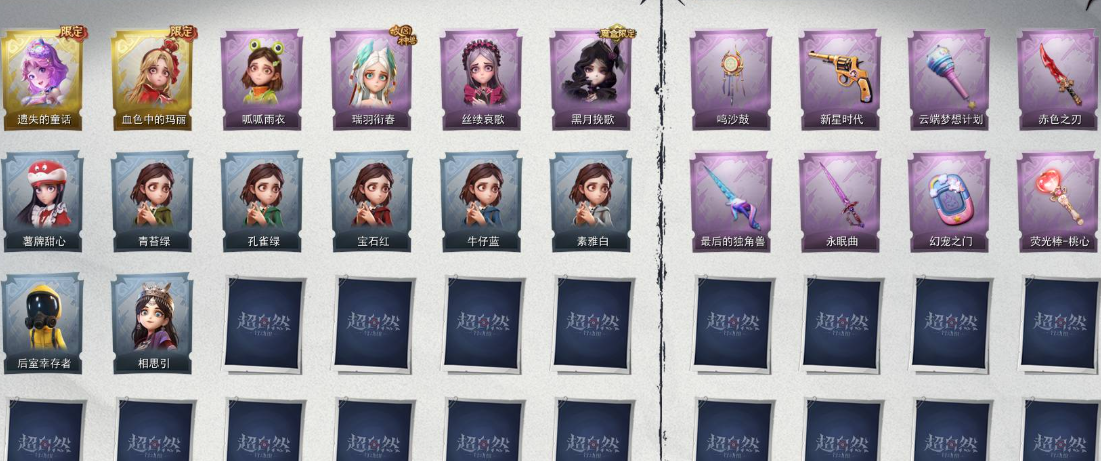Open the 幻宠之门 accessory card

coord(949,200)
